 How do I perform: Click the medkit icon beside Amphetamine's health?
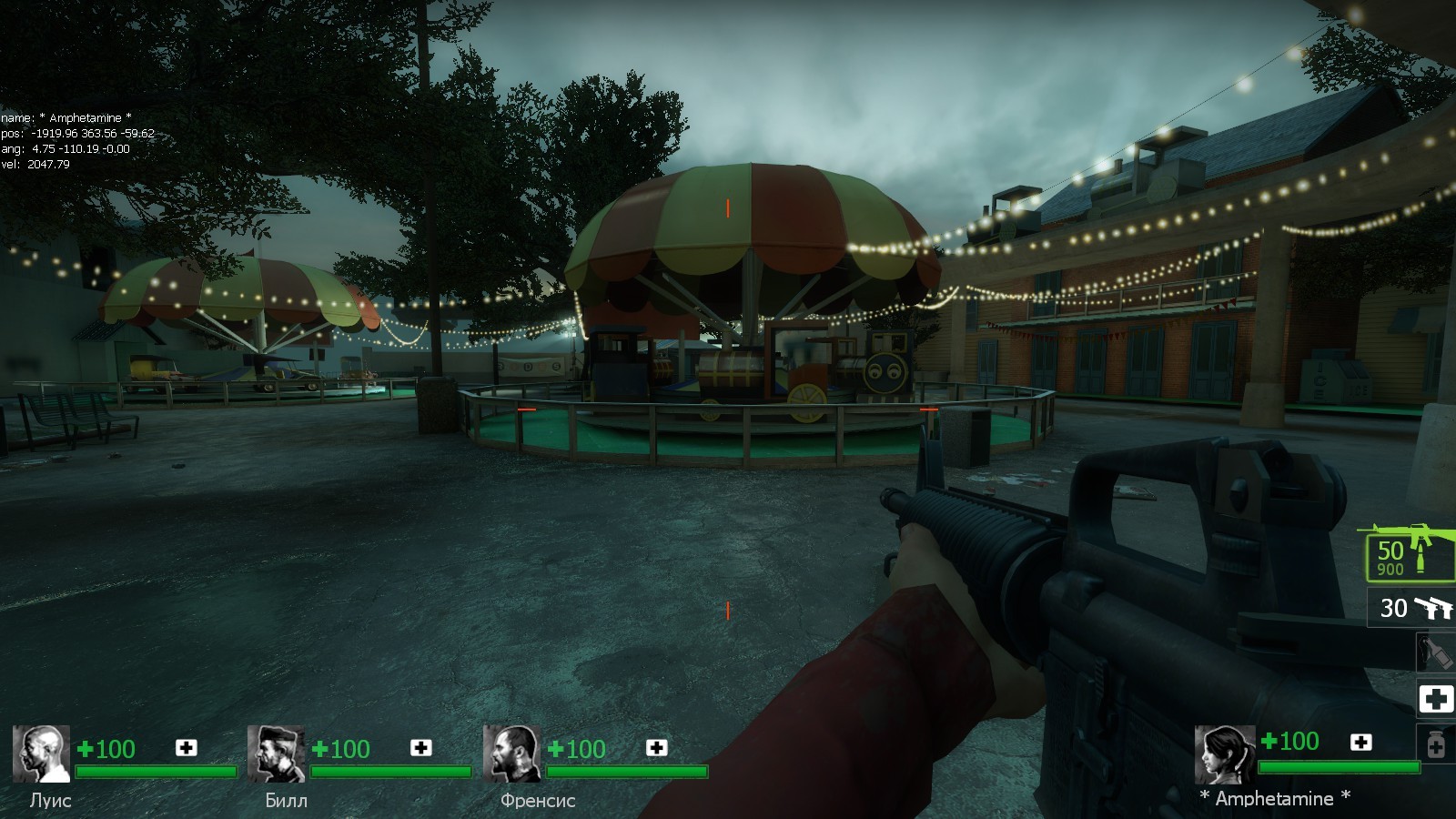pyautogui.click(x=1360, y=742)
